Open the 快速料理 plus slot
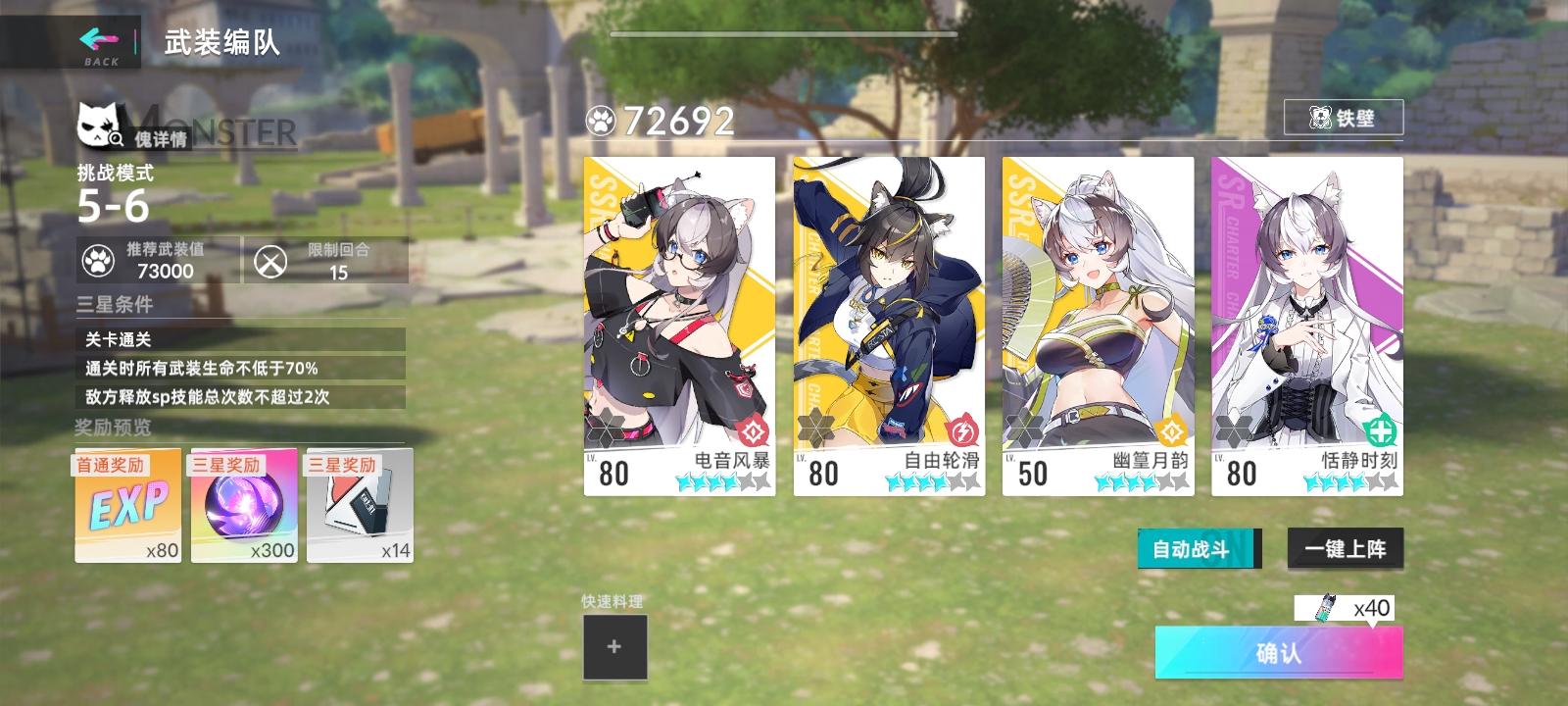The image size is (1568, 706). (x=615, y=645)
